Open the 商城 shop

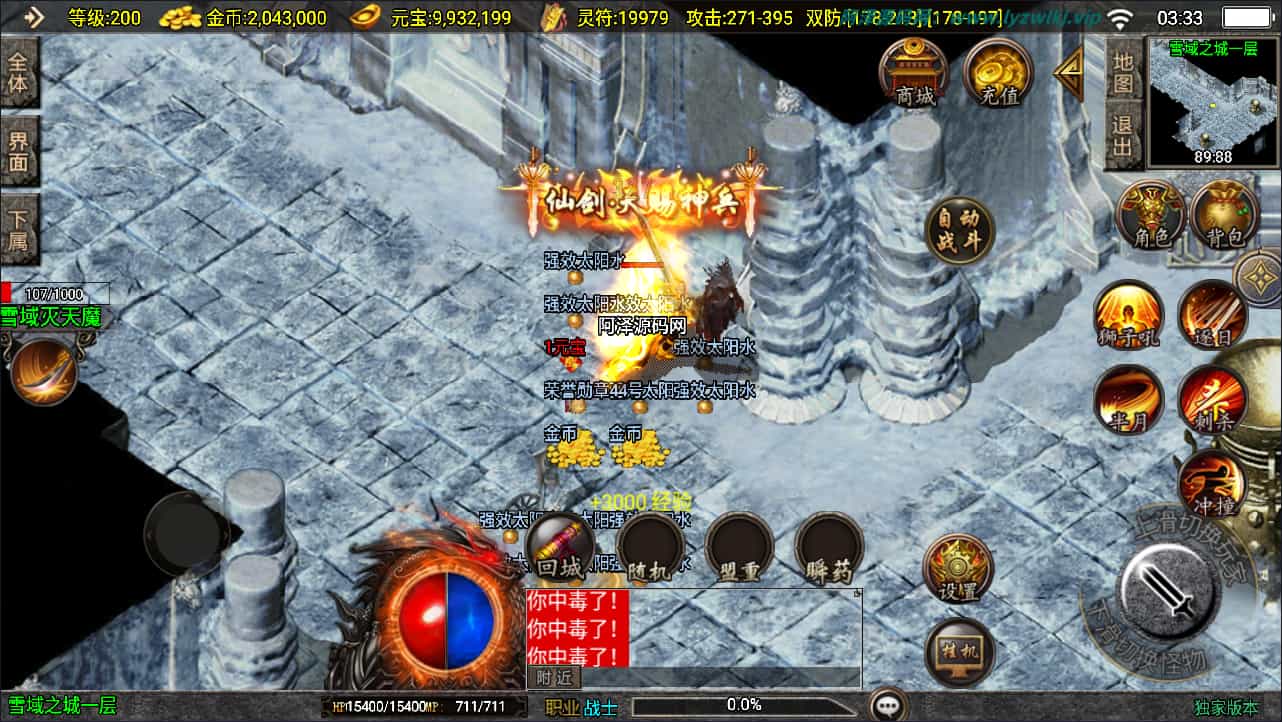point(913,73)
